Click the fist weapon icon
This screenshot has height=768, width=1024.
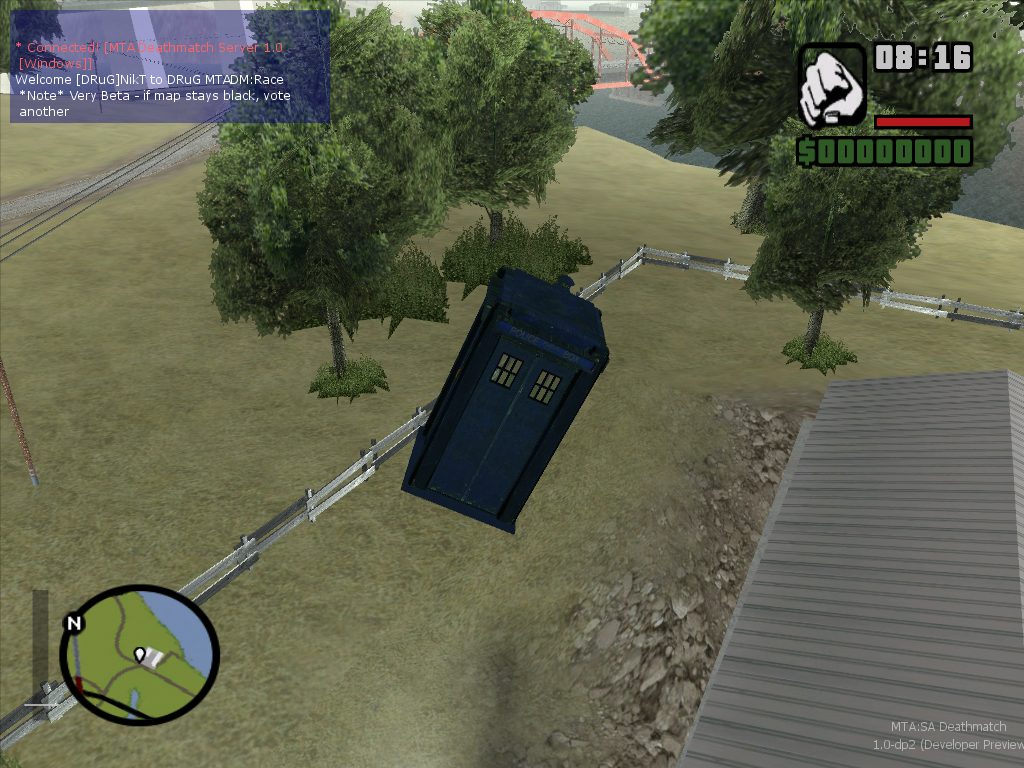[832, 86]
